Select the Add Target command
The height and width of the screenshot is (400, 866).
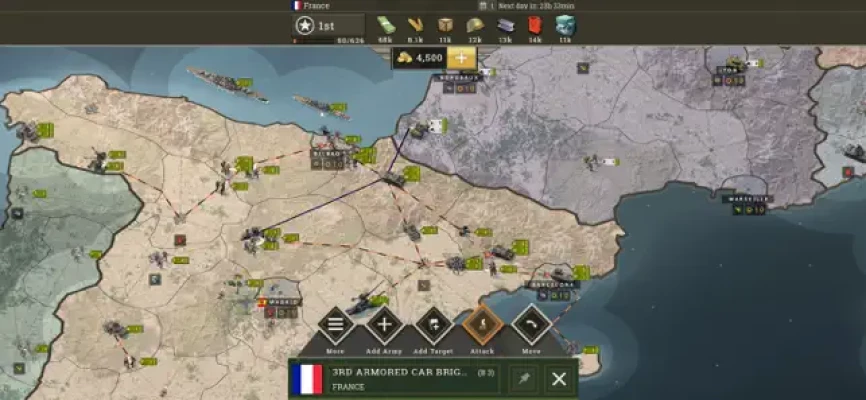tap(434, 324)
